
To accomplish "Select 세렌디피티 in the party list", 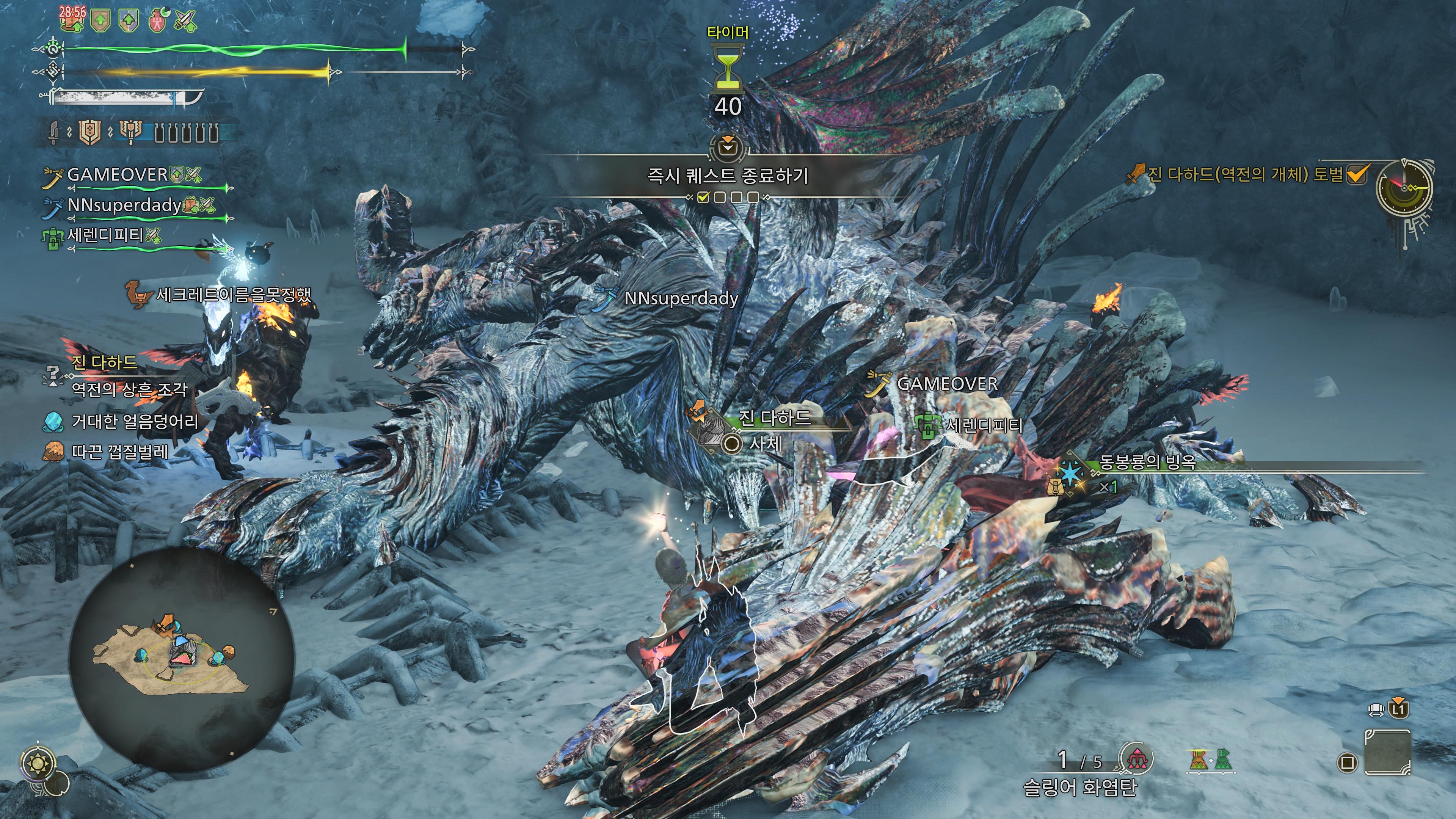I will coord(106,235).
